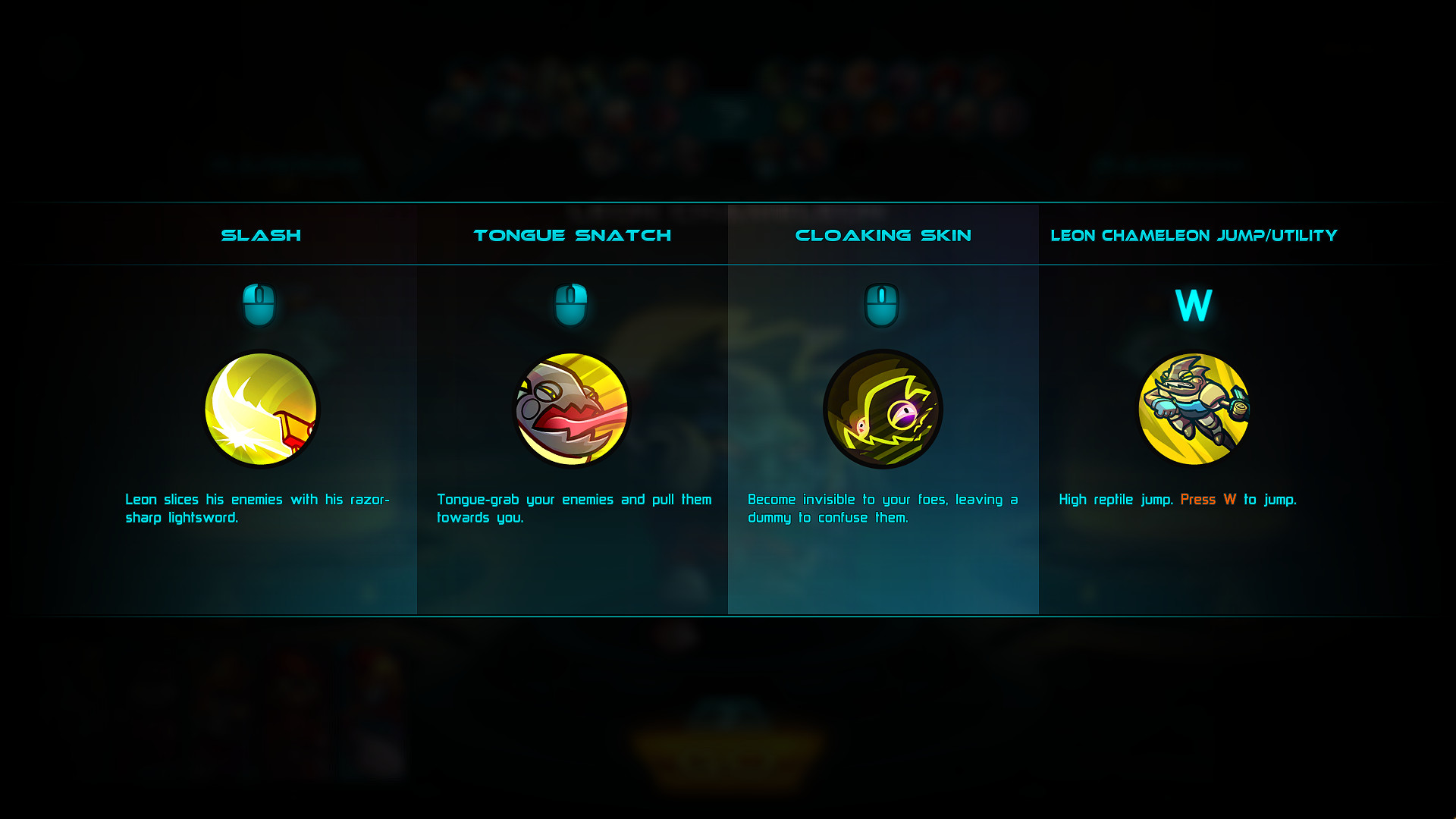Select the mouse icon for Tongue Snatch
Screen dimensions: 1456x819
point(573,305)
